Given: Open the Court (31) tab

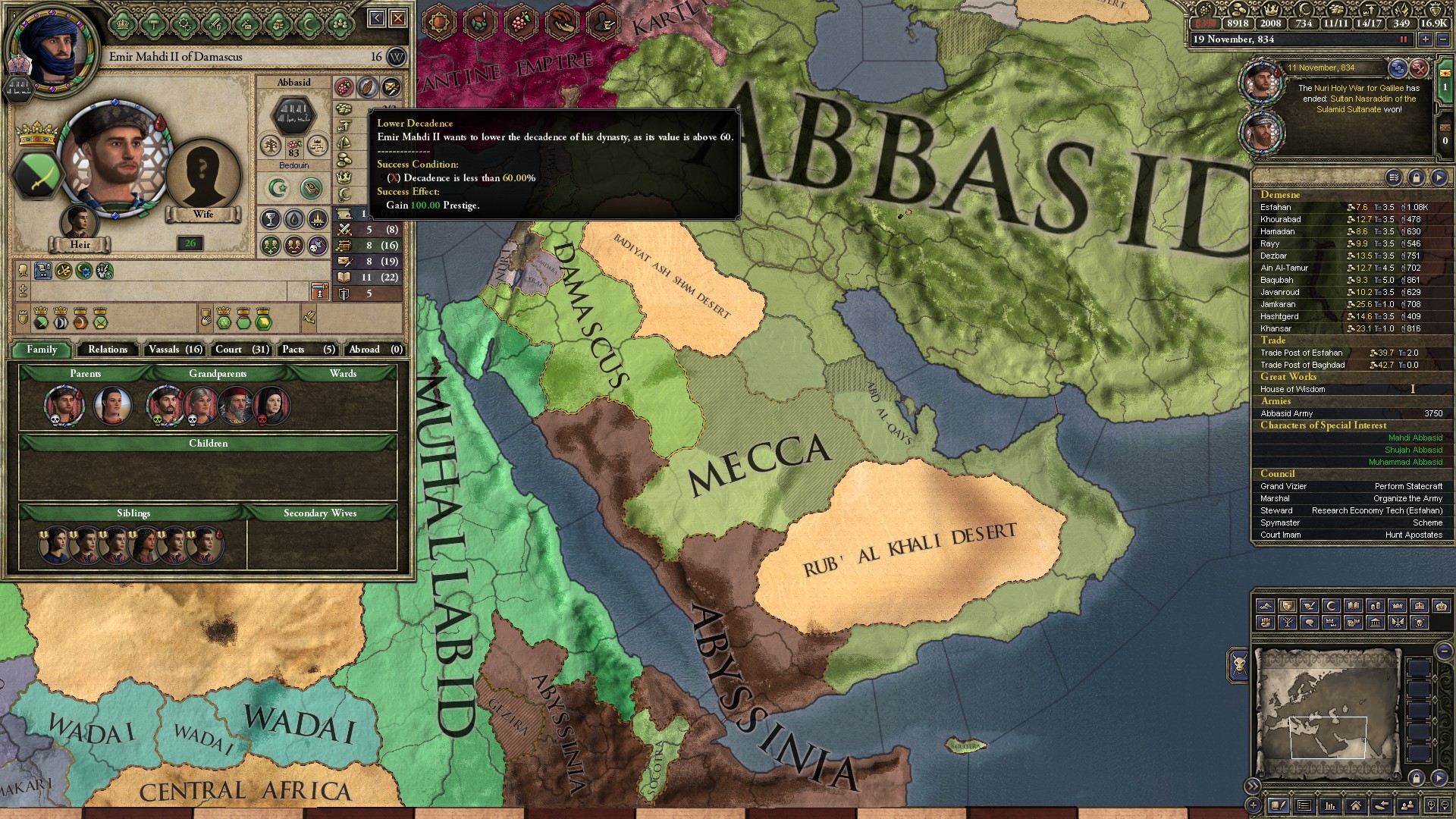Looking at the screenshot, I should [240, 350].
